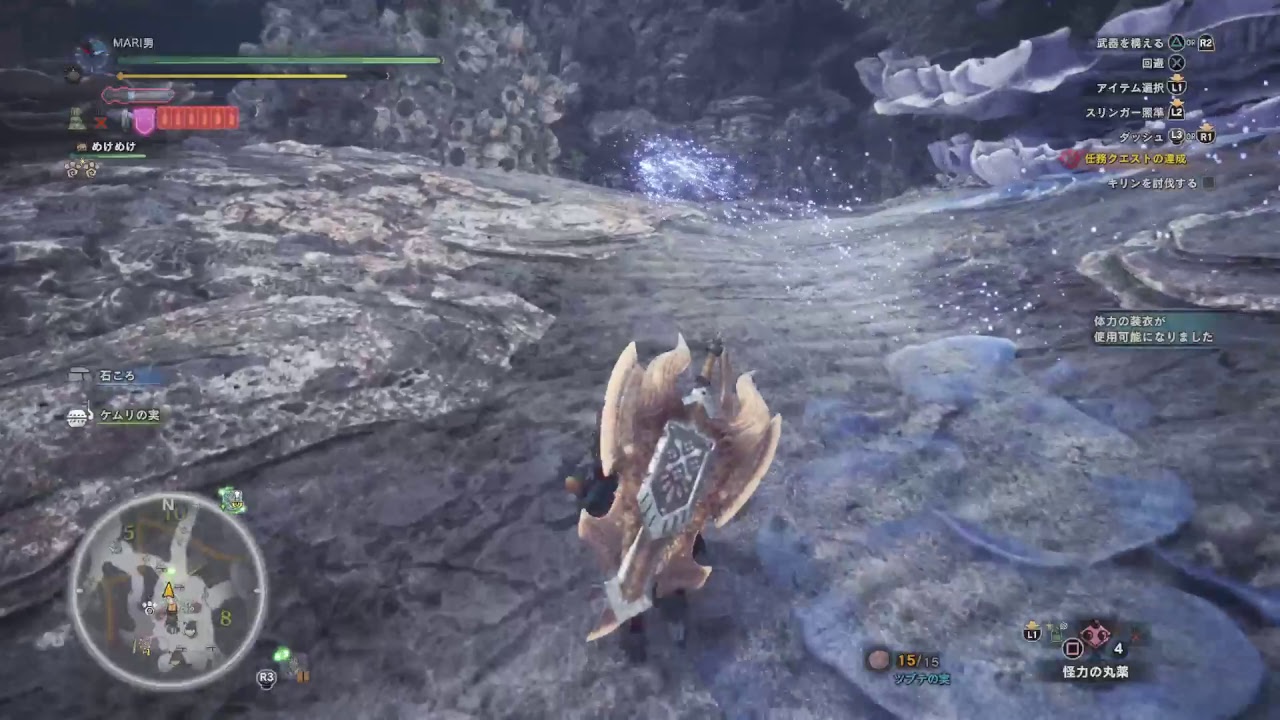Click the MARI男 player portrait icon
This screenshot has width=1280, height=720.
click(x=93, y=52)
